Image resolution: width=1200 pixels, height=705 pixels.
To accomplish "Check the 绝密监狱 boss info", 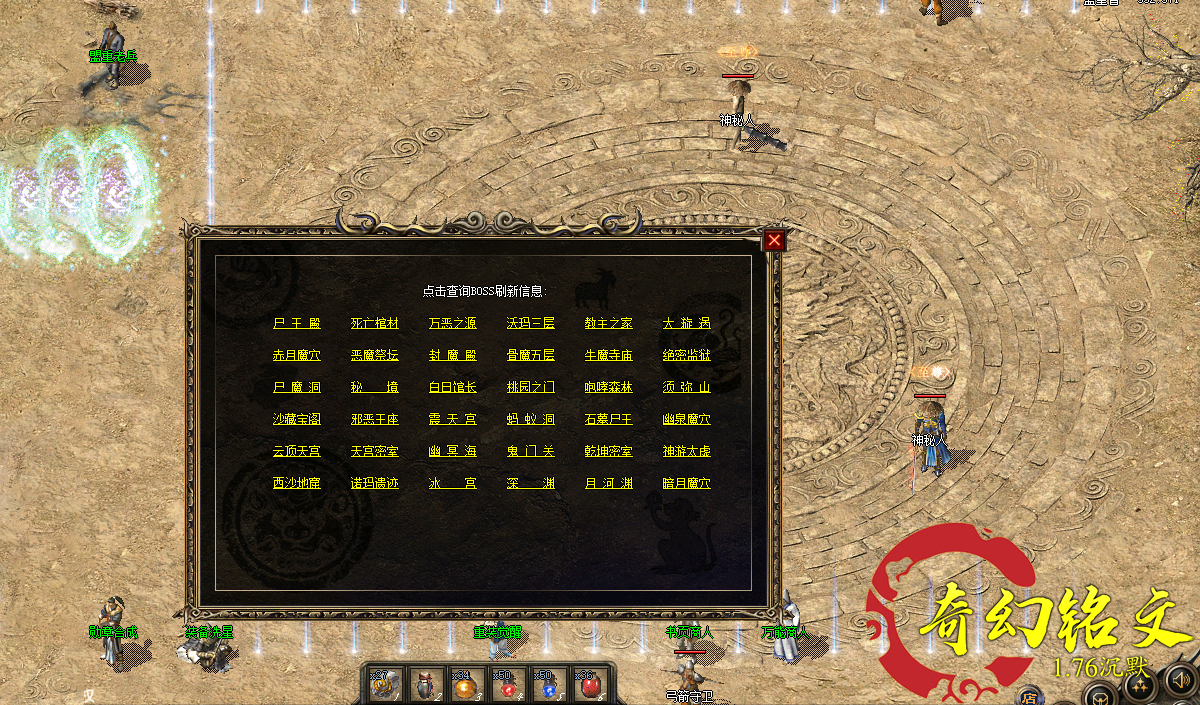I will pyautogui.click(x=687, y=355).
